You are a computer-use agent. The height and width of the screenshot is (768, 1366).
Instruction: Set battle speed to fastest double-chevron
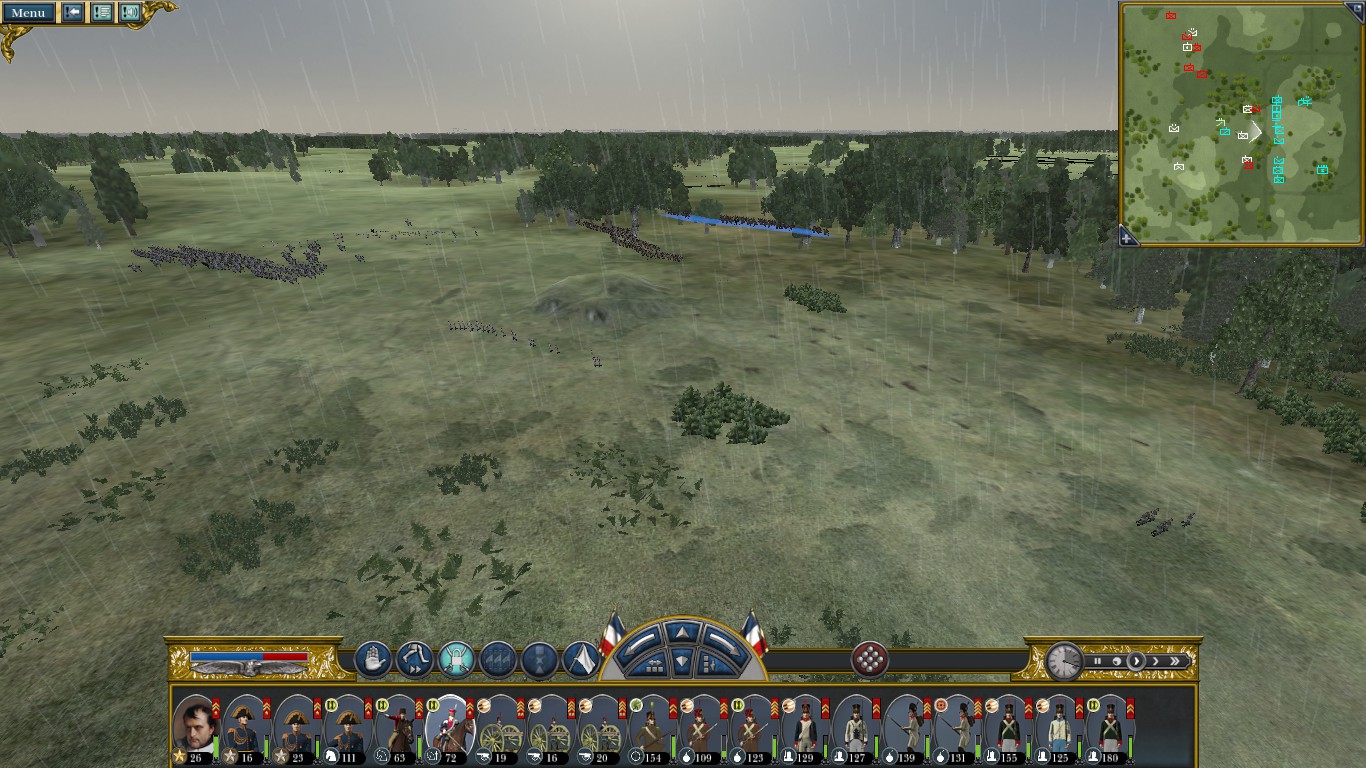coord(1176,661)
